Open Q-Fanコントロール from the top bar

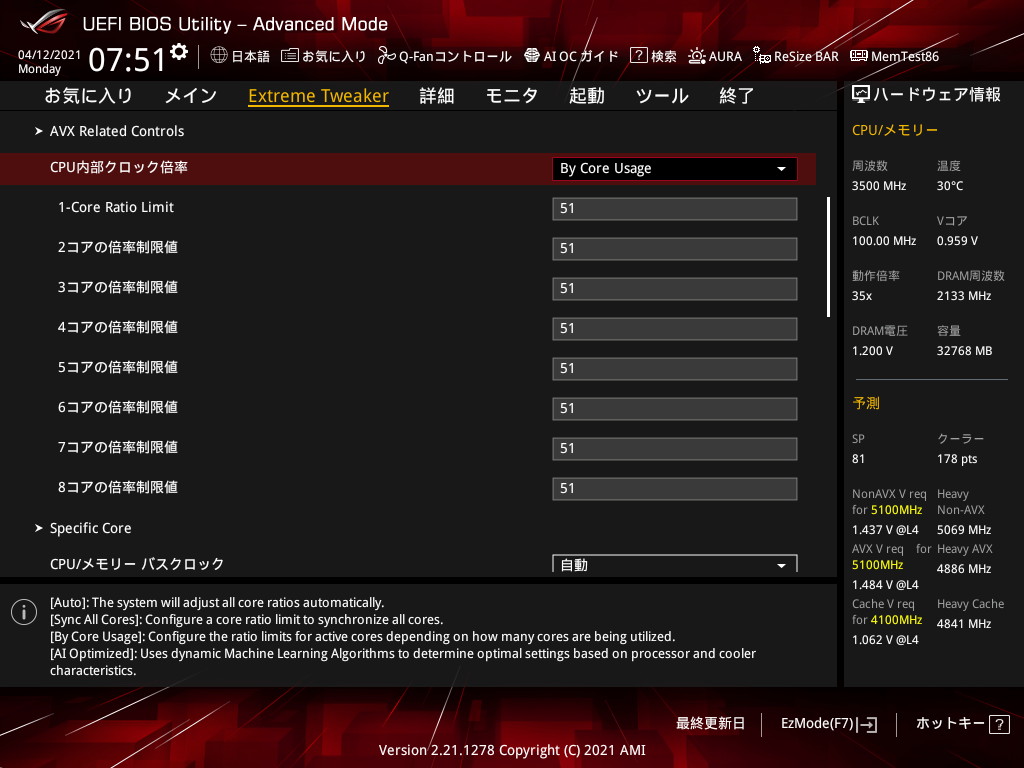(445, 56)
